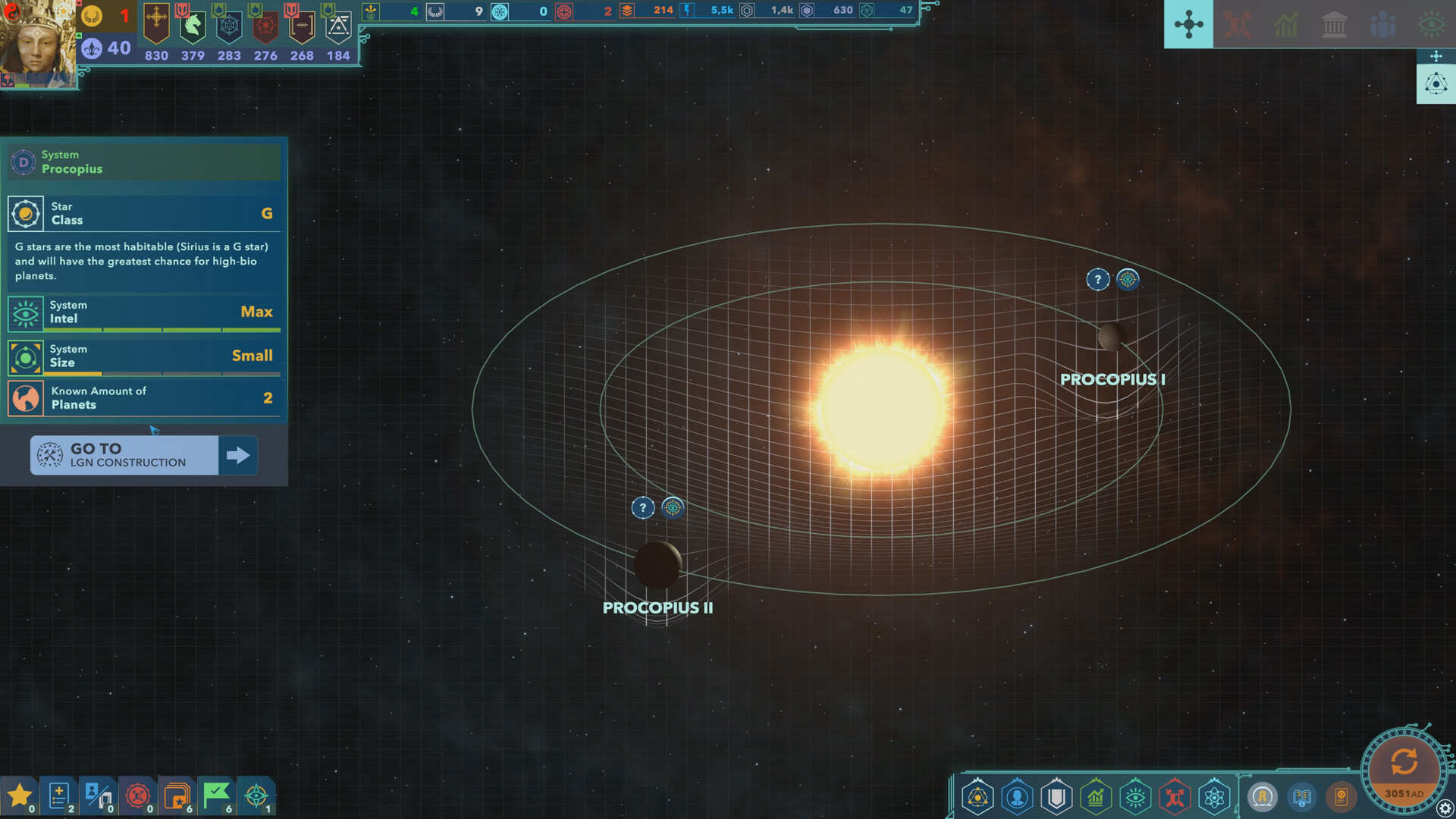Open the red crossed-swords badge panel

pos(138,796)
